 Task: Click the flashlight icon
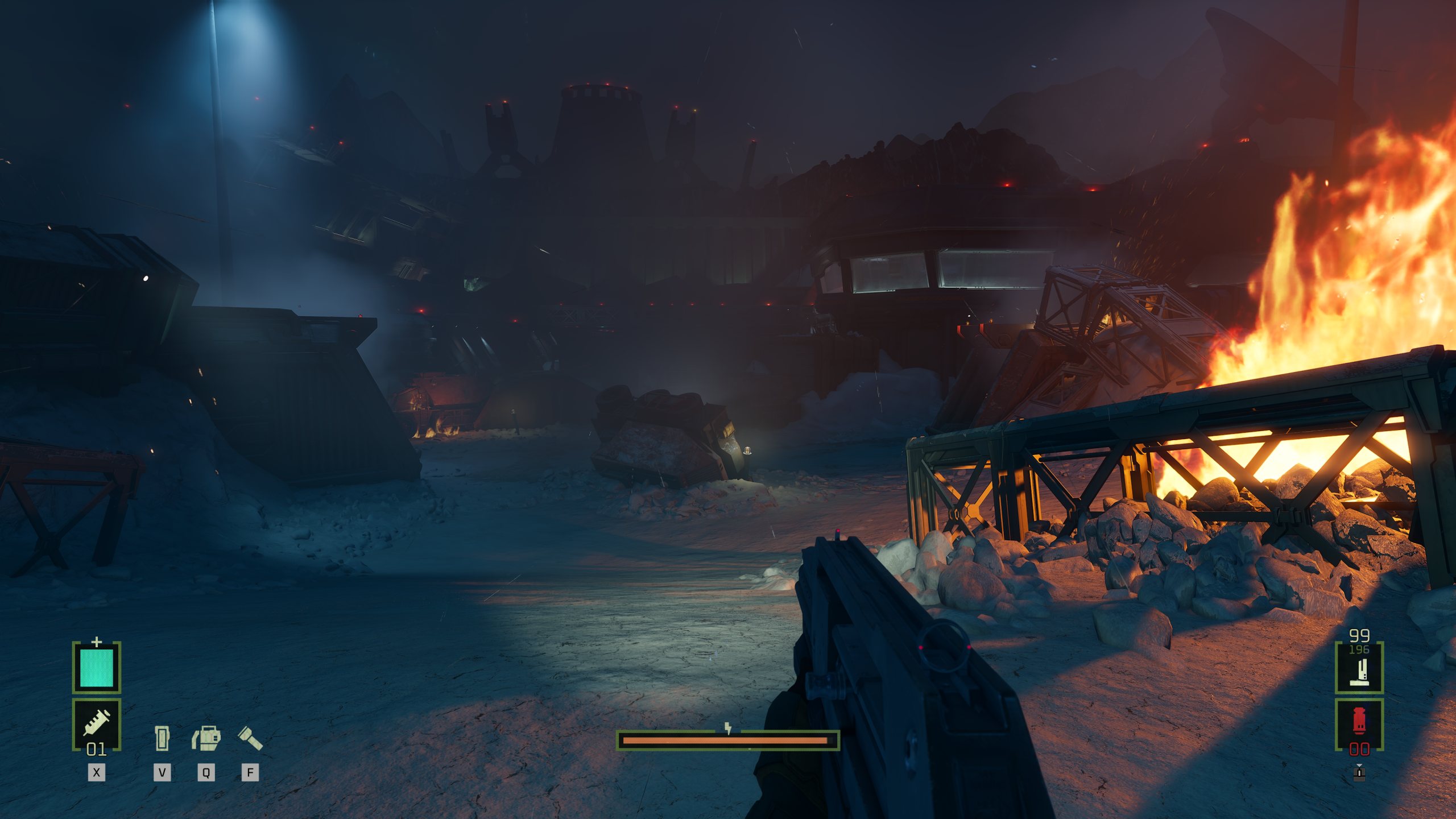click(x=250, y=738)
